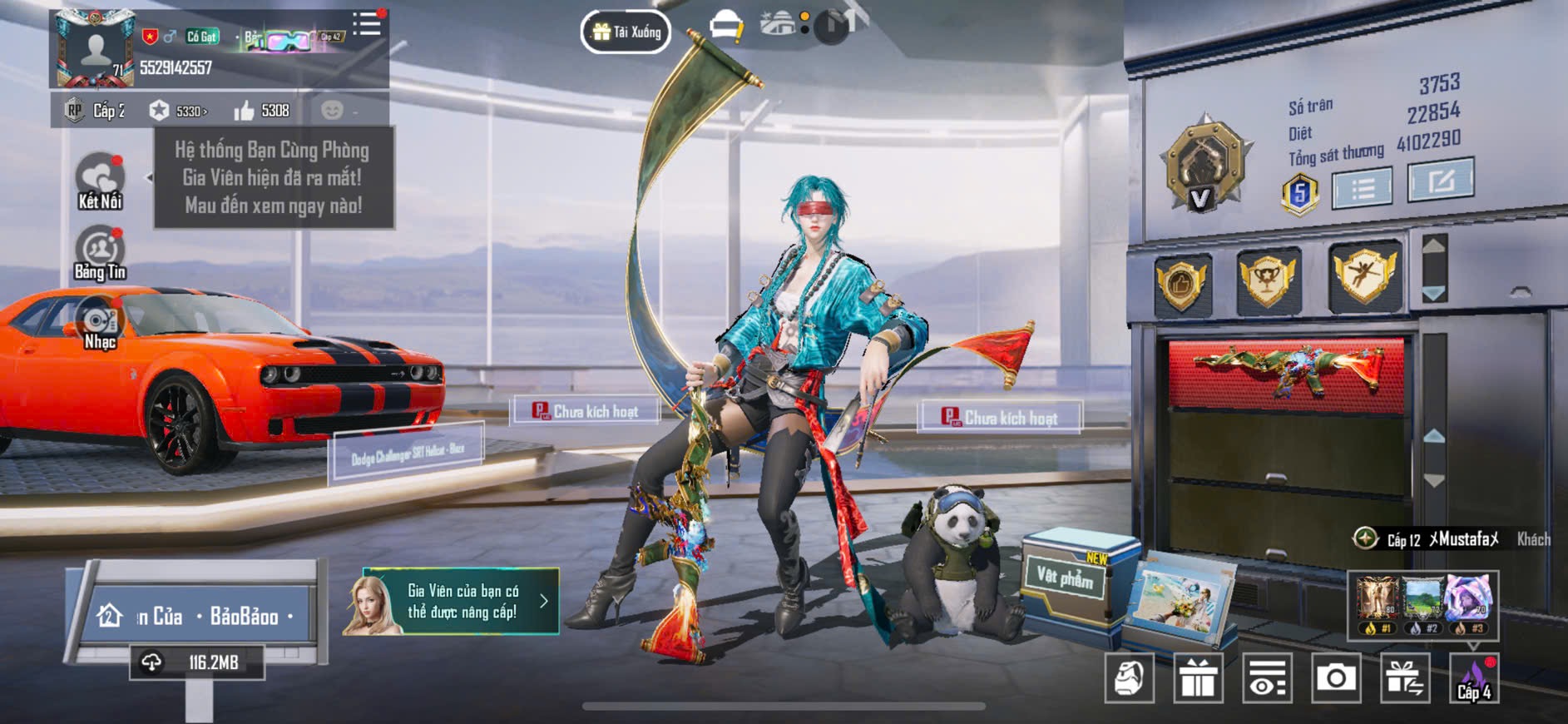Open the Nhạc music icon

[x=101, y=325]
